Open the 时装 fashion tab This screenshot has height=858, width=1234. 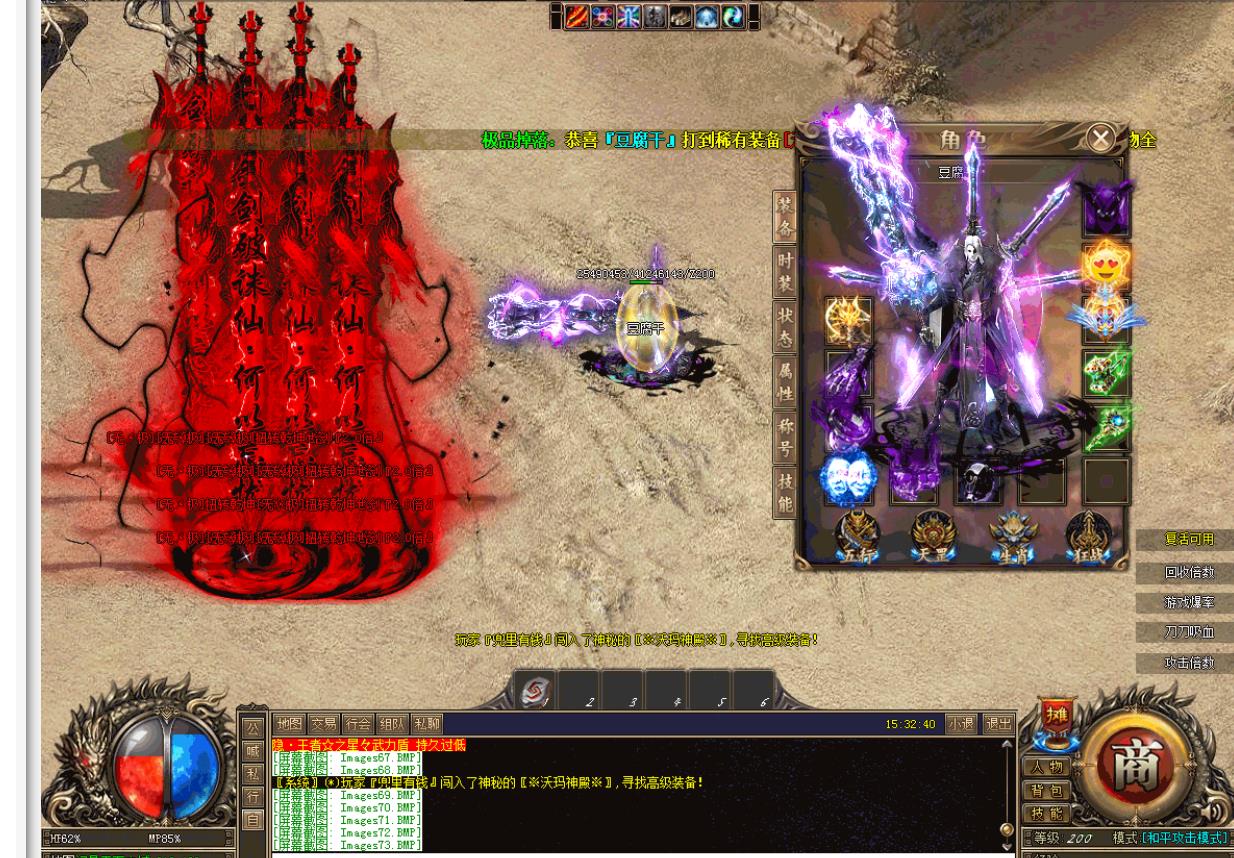pyautogui.click(x=785, y=273)
